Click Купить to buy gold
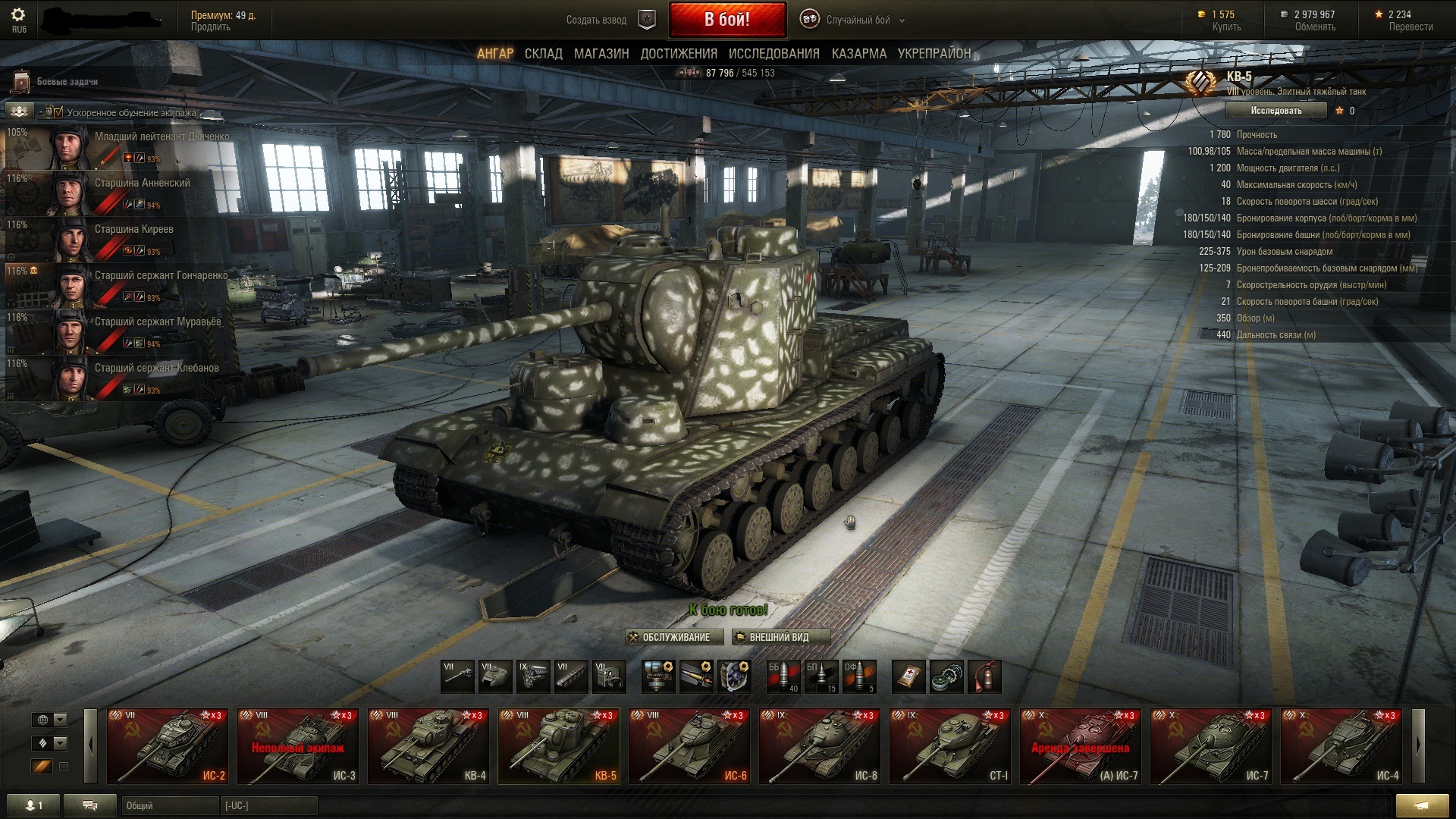 tap(1225, 27)
